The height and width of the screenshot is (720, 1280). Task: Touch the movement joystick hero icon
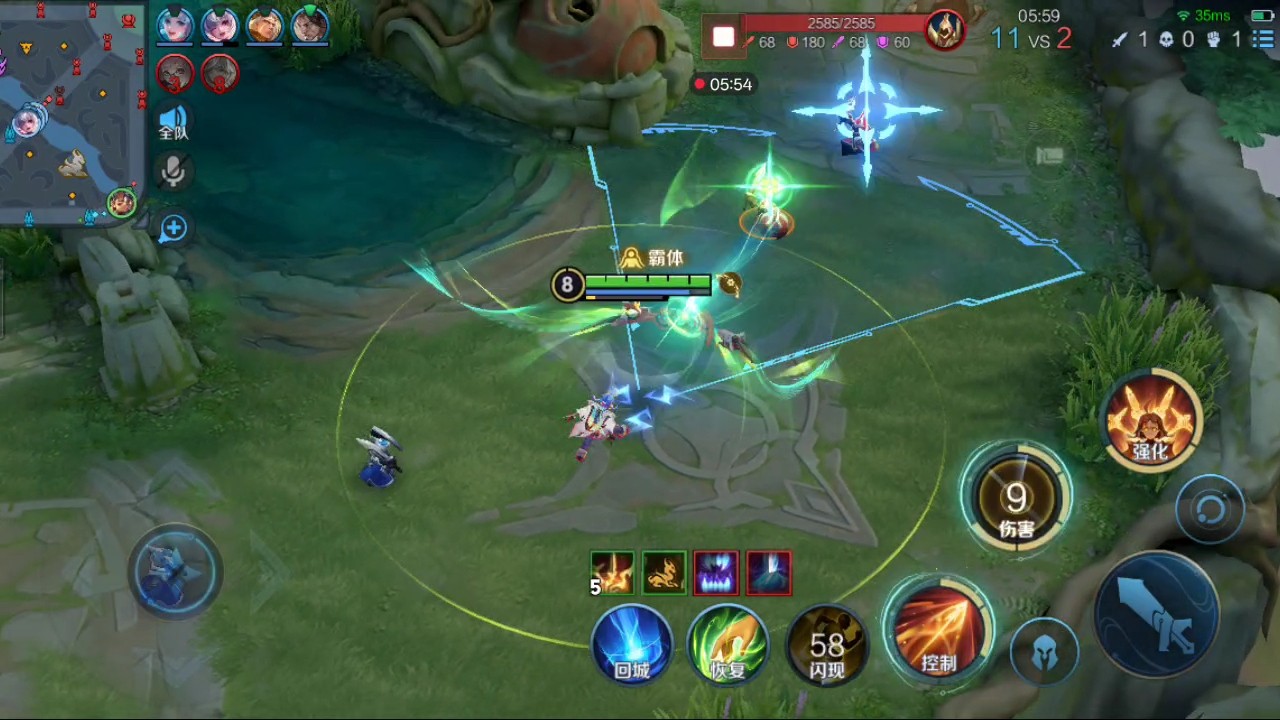coord(175,570)
